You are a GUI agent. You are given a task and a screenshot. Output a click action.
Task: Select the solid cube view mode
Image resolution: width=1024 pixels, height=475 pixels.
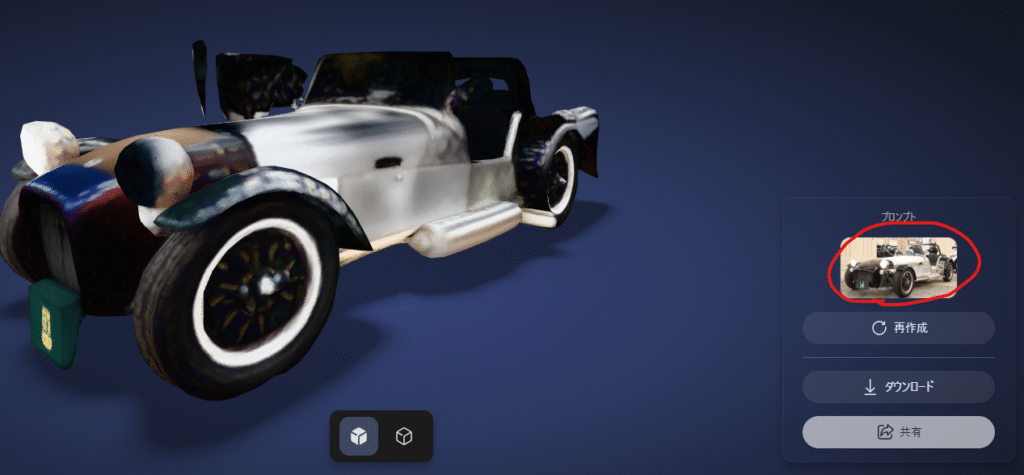[x=359, y=436]
